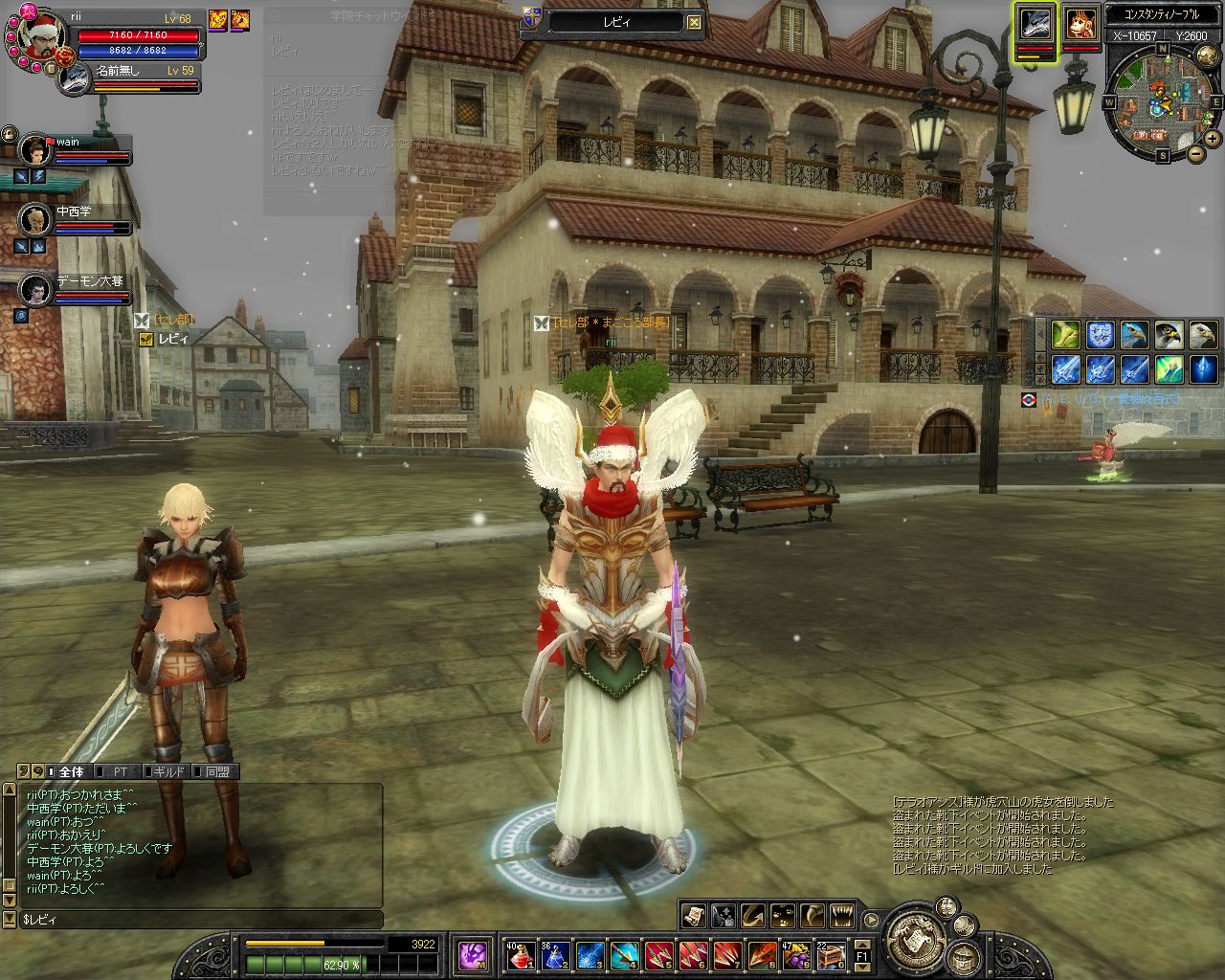Viewport: 1225px width, 980px height.
Task: Open the purple dragon M skill button
Action: 473,954
